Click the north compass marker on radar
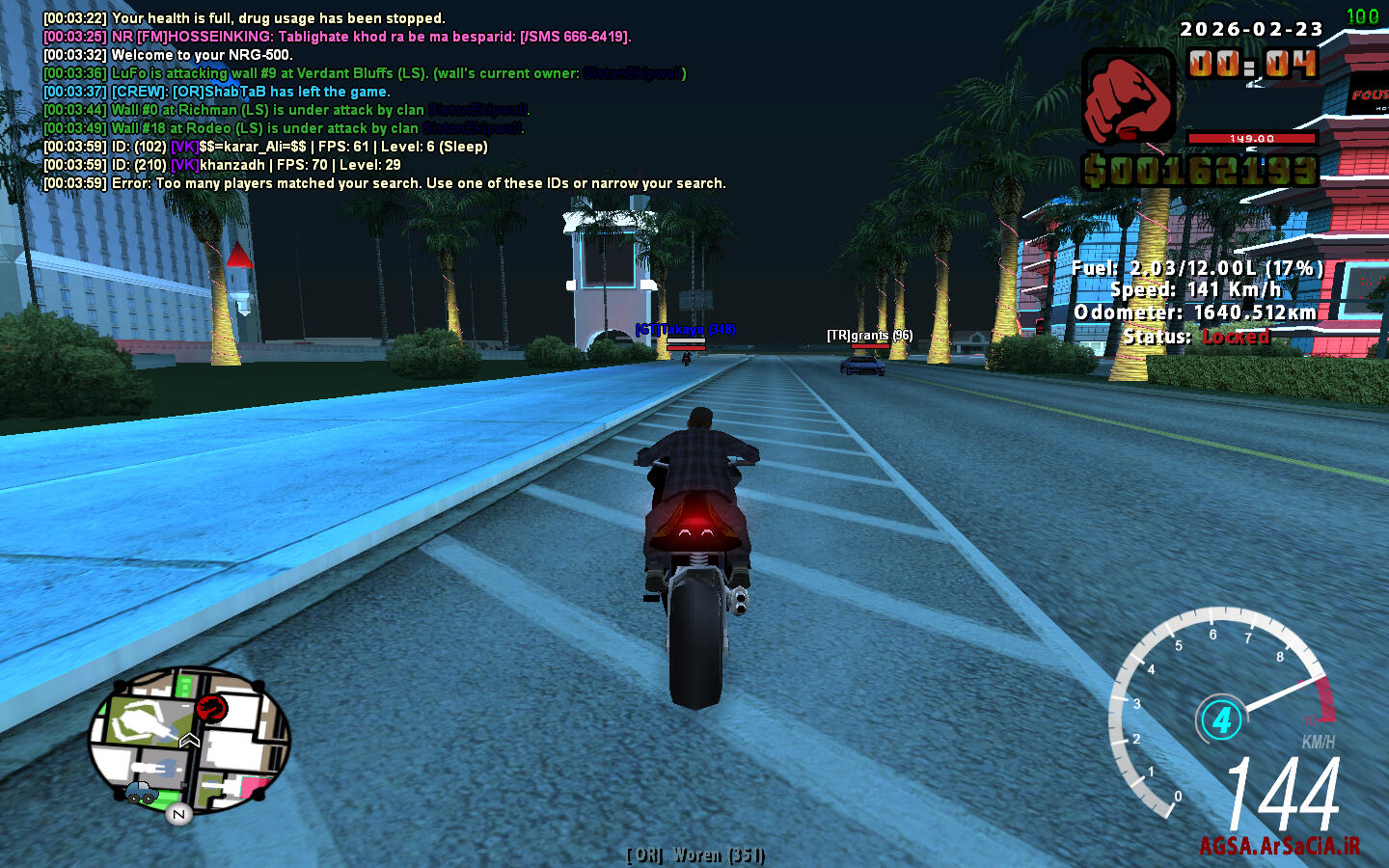This screenshot has height=868, width=1389. (x=178, y=815)
